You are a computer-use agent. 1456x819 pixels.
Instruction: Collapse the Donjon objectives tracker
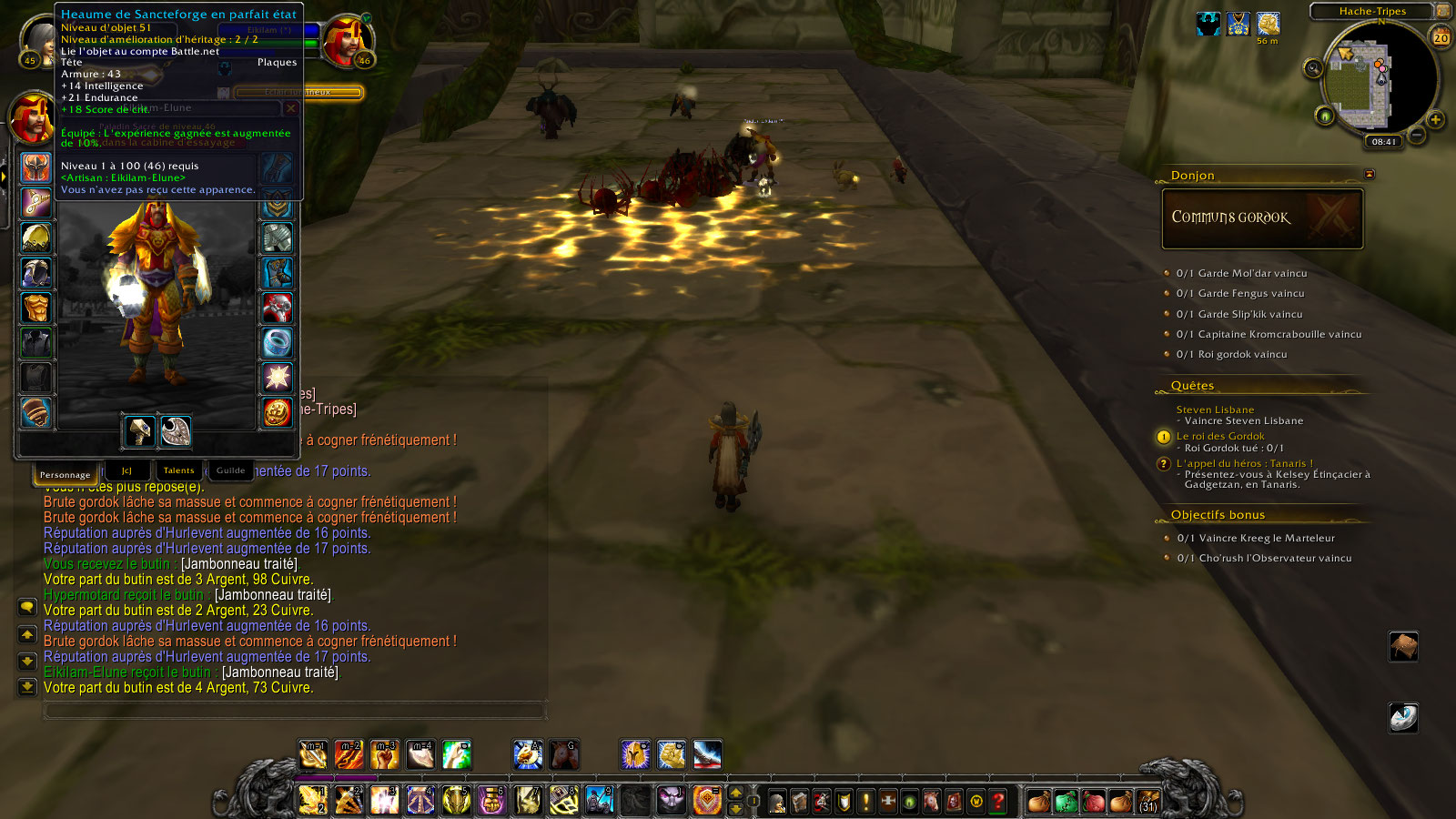coord(1369,175)
